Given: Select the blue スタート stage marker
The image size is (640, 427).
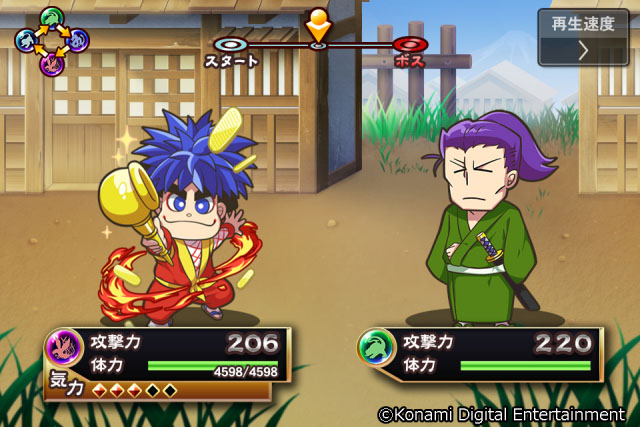Looking at the screenshot, I should pyautogui.click(x=231, y=45).
